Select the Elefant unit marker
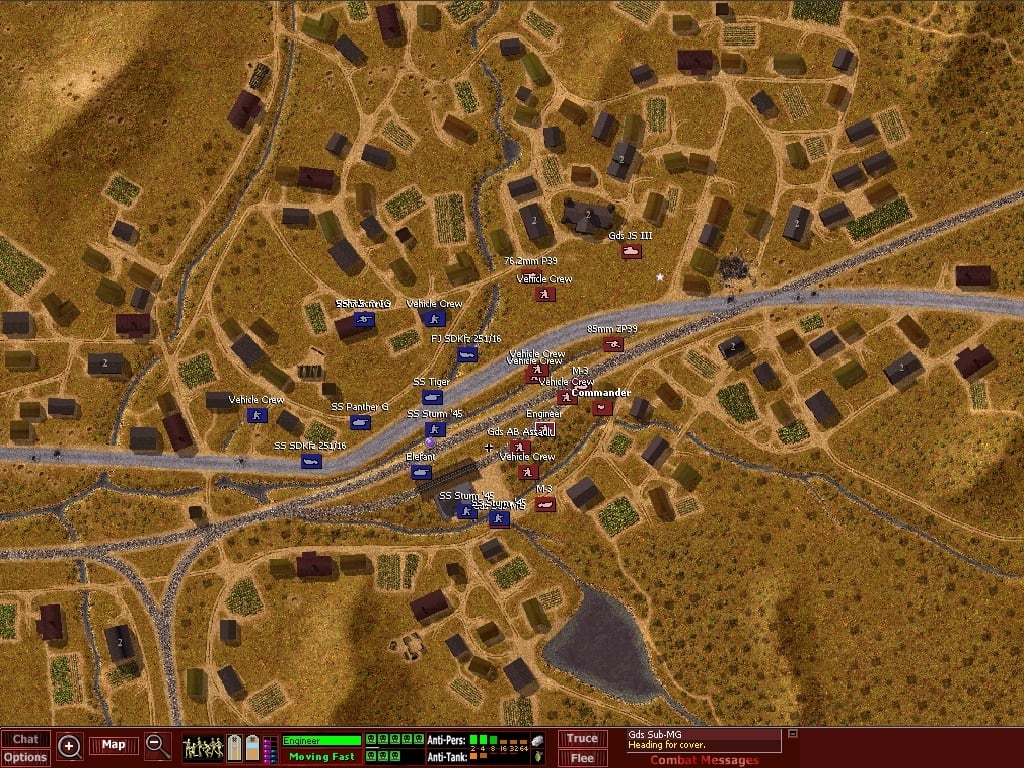 [x=422, y=472]
